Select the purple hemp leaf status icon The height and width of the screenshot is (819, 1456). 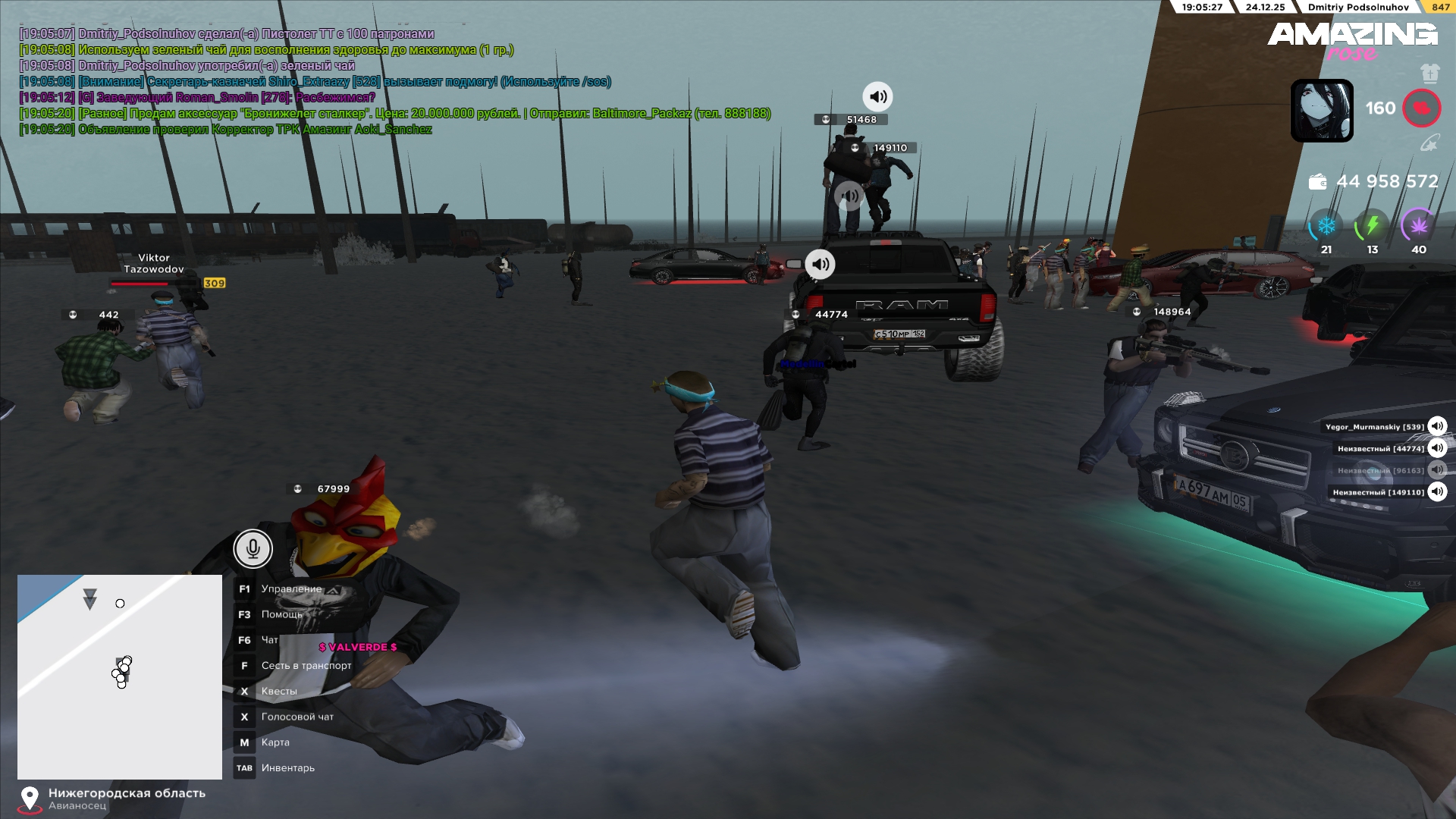click(x=1418, y=226)
